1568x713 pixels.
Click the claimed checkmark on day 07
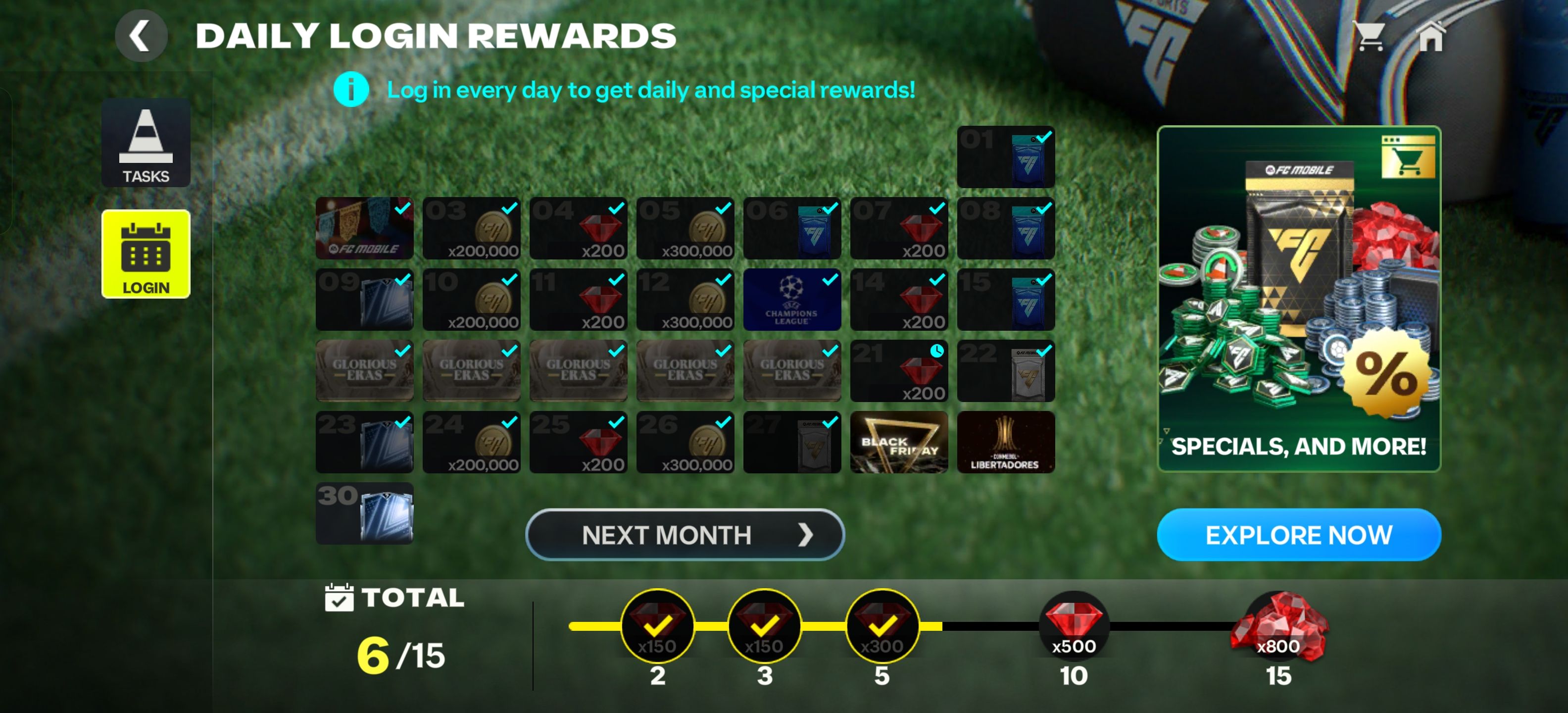(937, 209)
